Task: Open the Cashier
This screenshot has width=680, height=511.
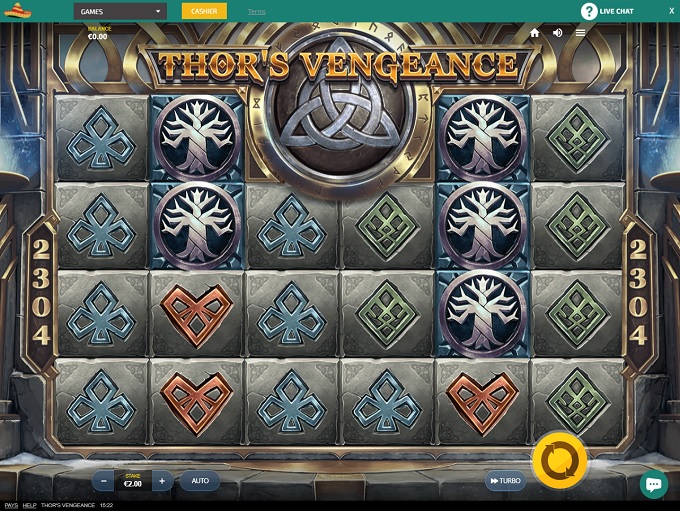Action: click(204, 11)
